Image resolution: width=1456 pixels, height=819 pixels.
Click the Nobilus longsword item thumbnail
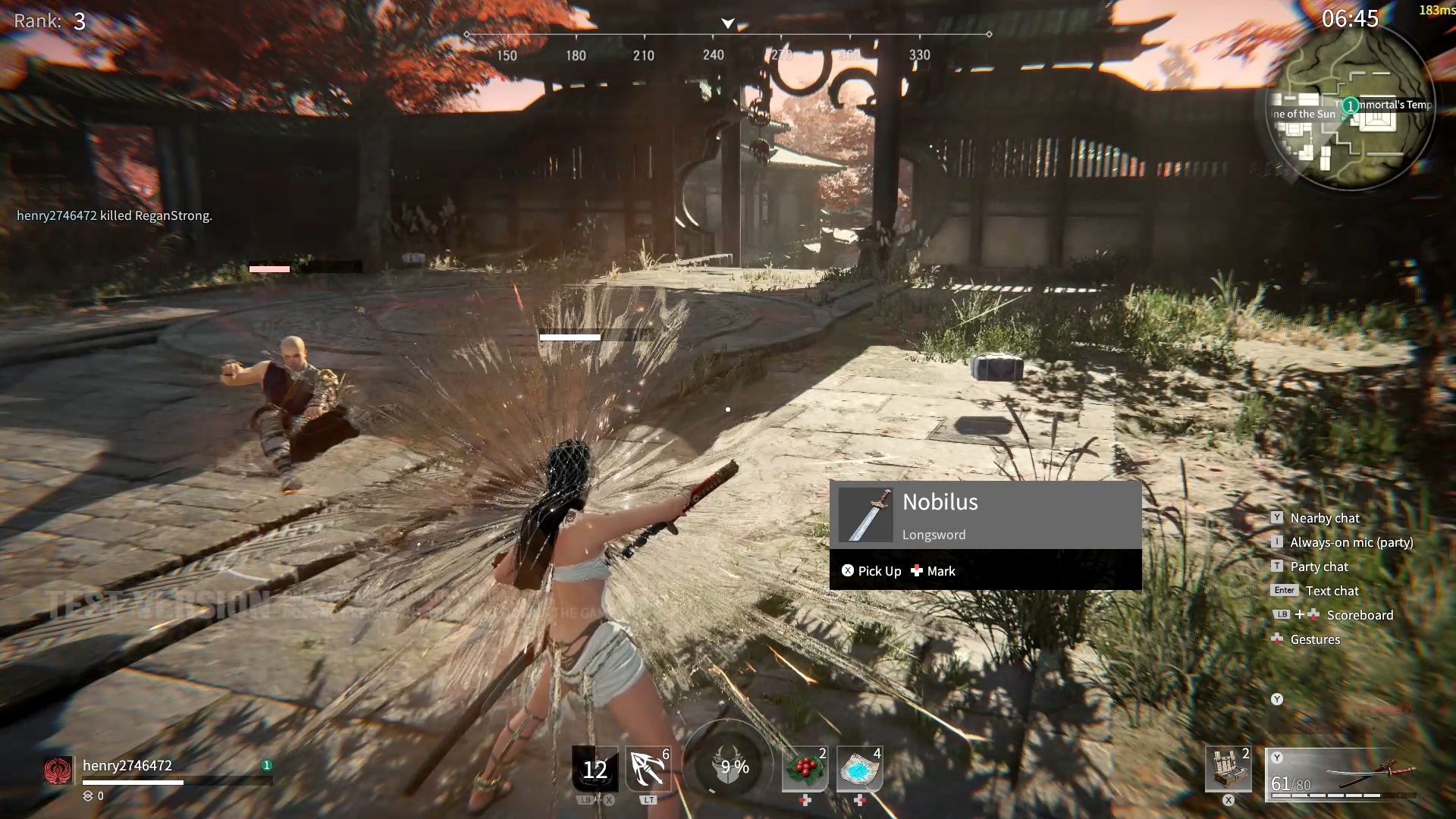pos(866,515)
